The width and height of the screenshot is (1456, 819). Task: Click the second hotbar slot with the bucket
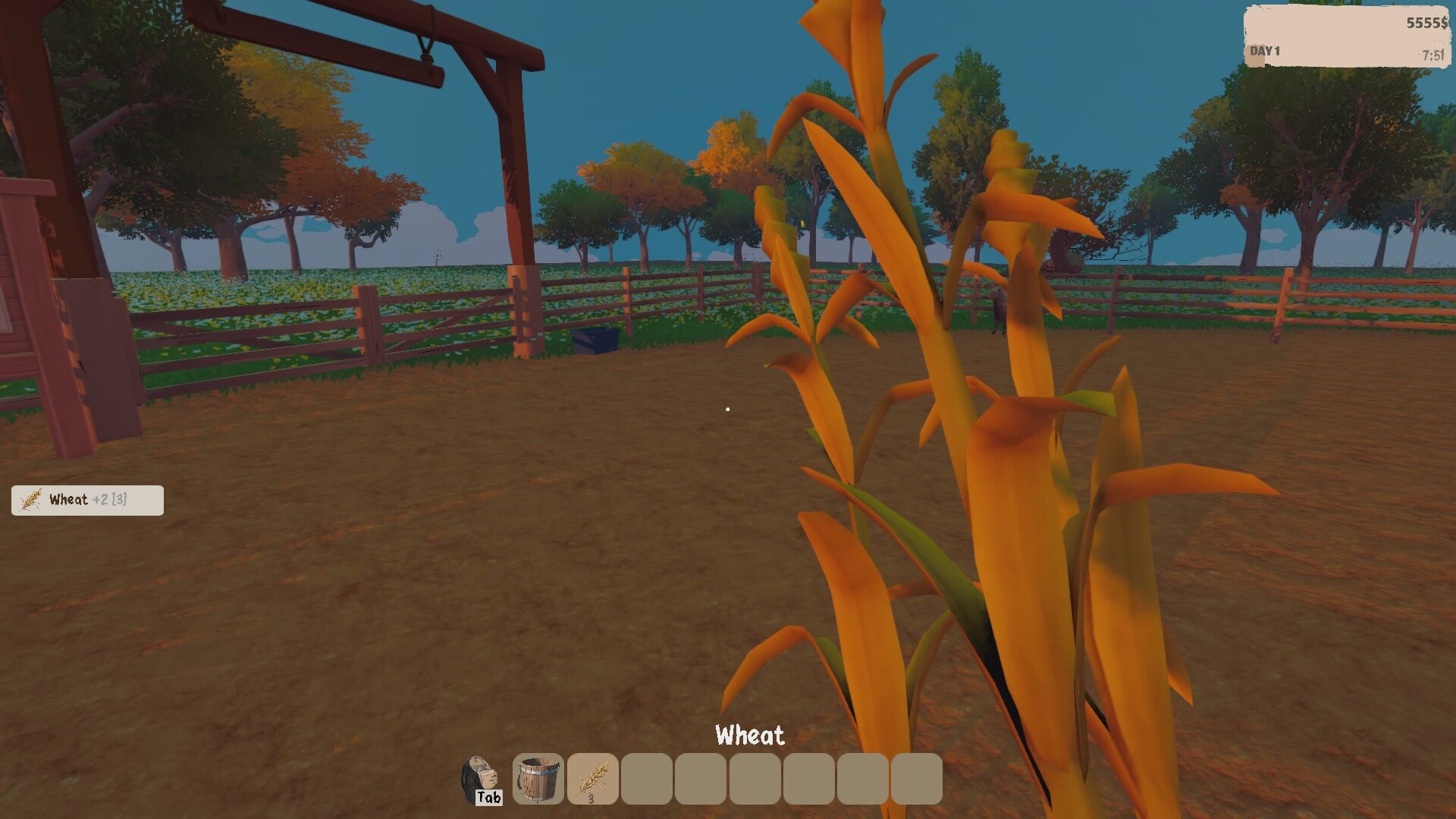pyautogui.click(x=538, y=779)
